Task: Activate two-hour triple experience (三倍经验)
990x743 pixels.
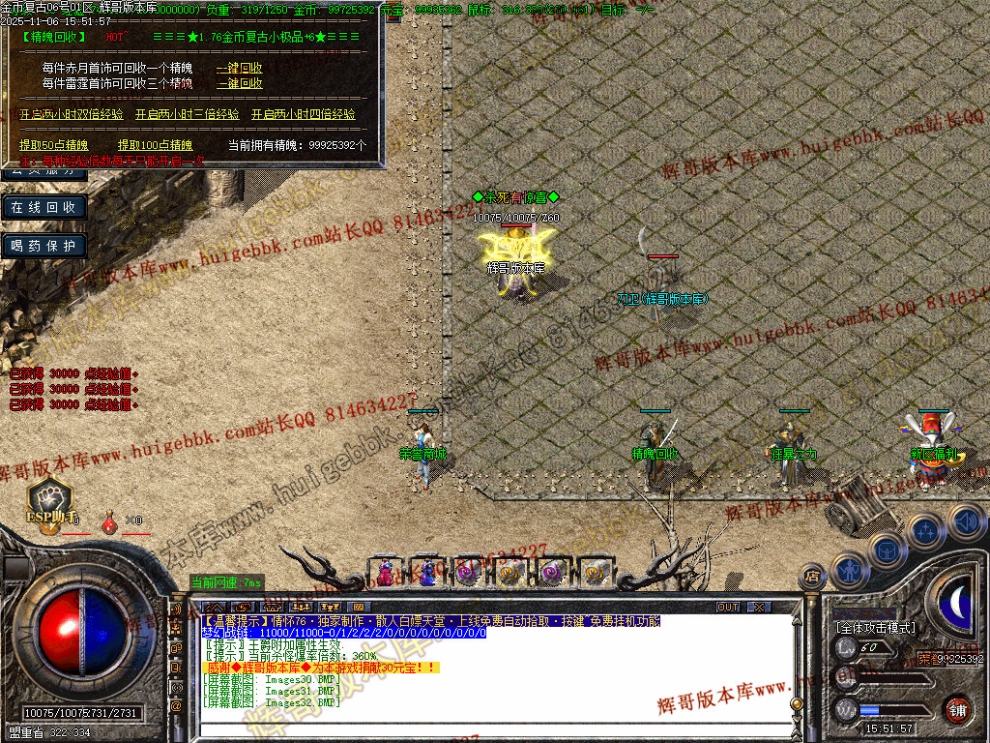Action: [x=187, y=115]
